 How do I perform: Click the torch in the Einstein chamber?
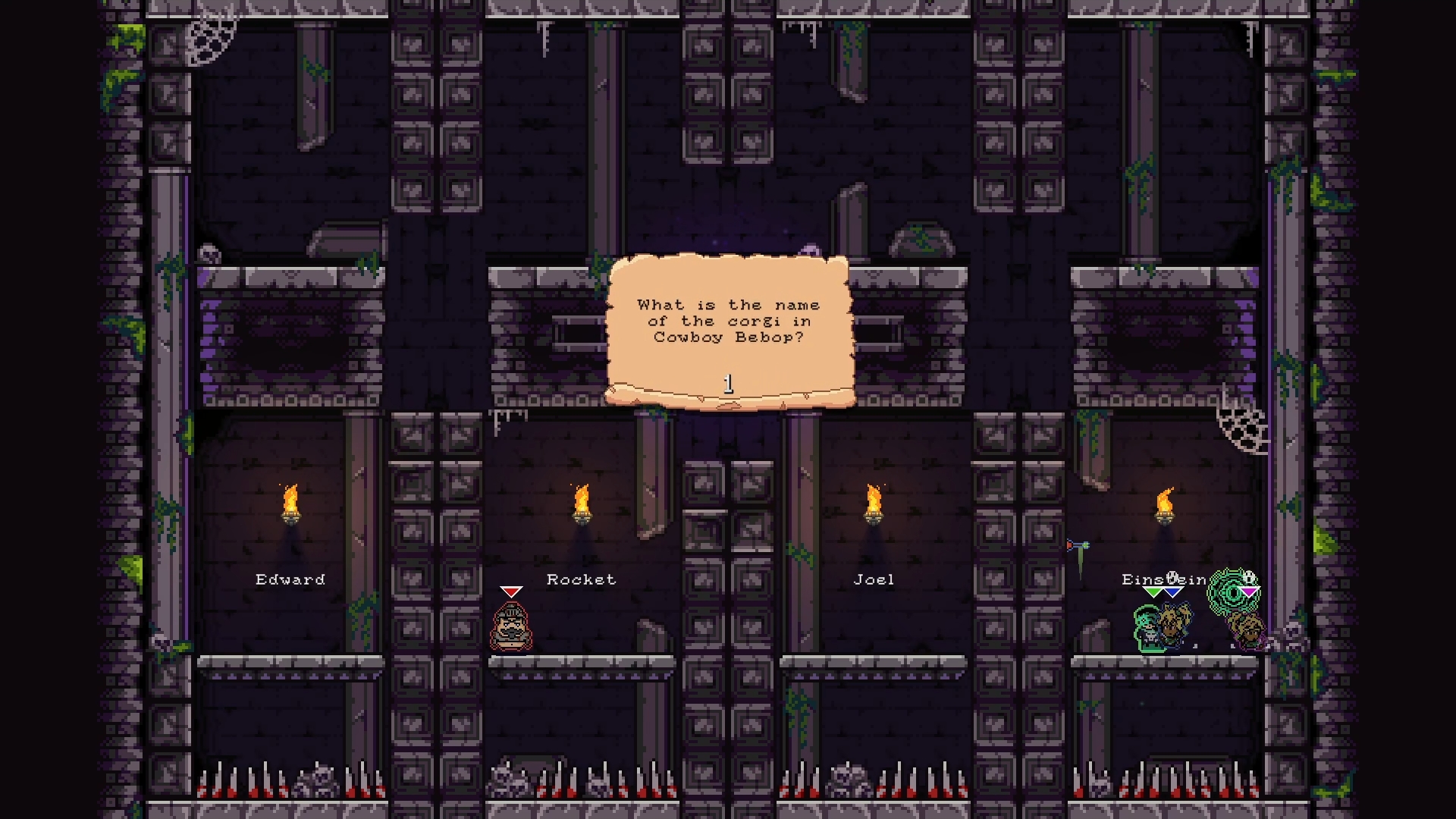[1166, 504]
